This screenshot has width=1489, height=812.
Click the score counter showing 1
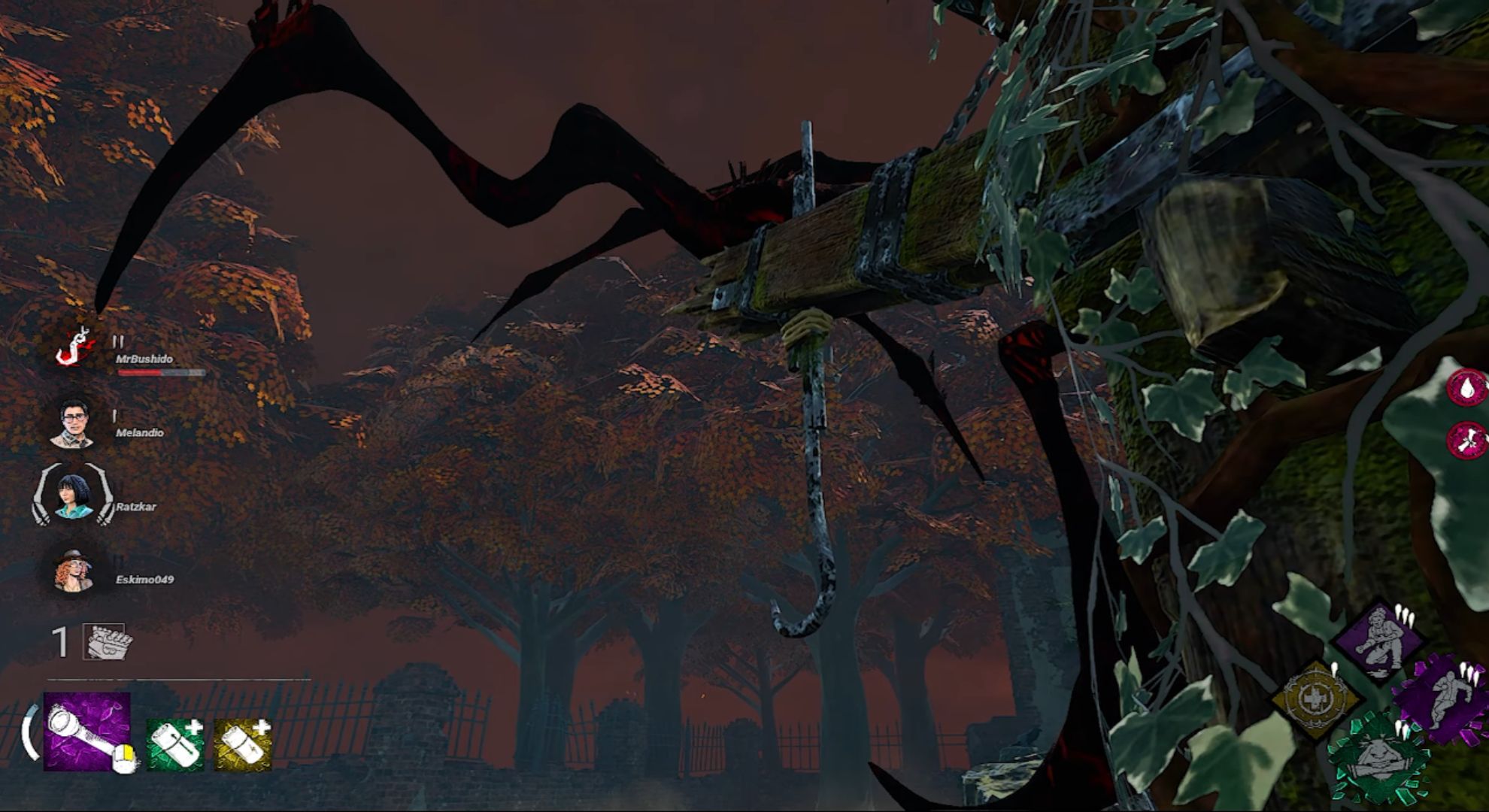[x=59, y=641]
